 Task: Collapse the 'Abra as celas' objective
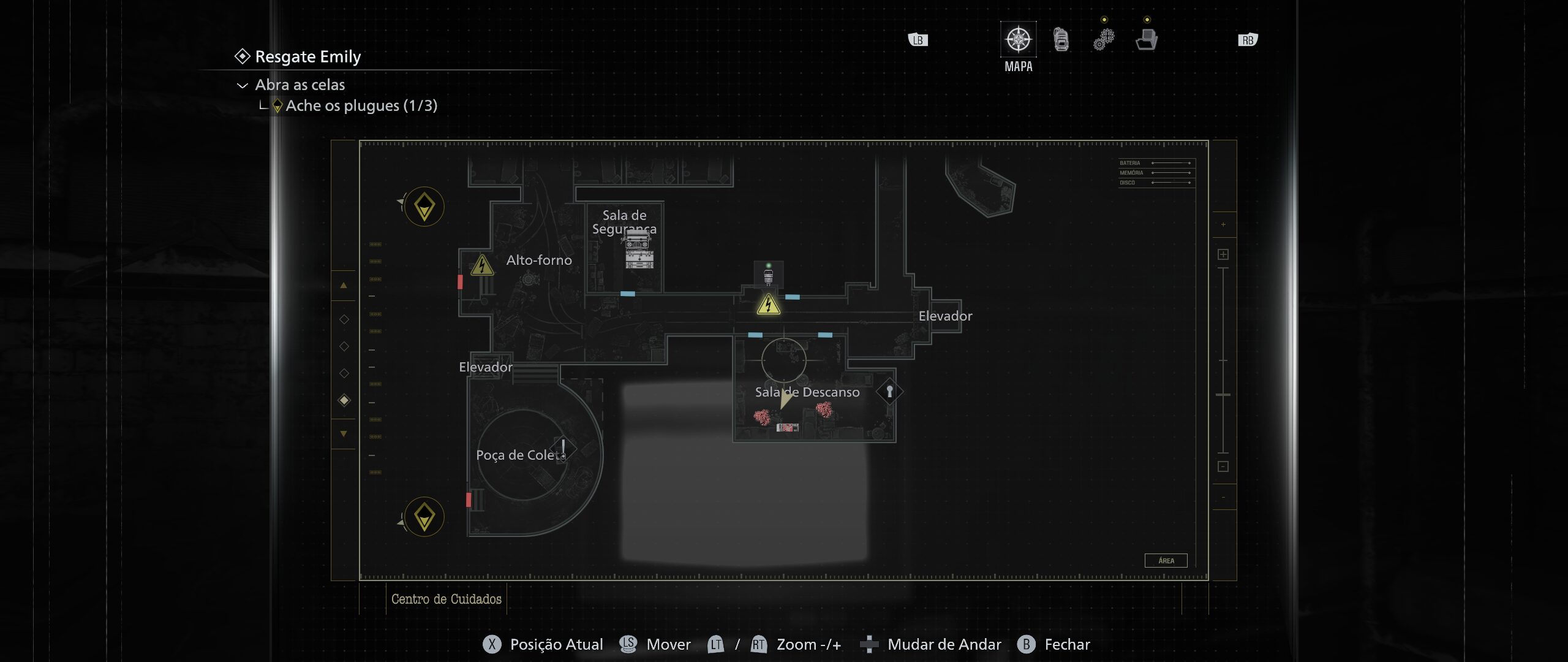[243, 86]
